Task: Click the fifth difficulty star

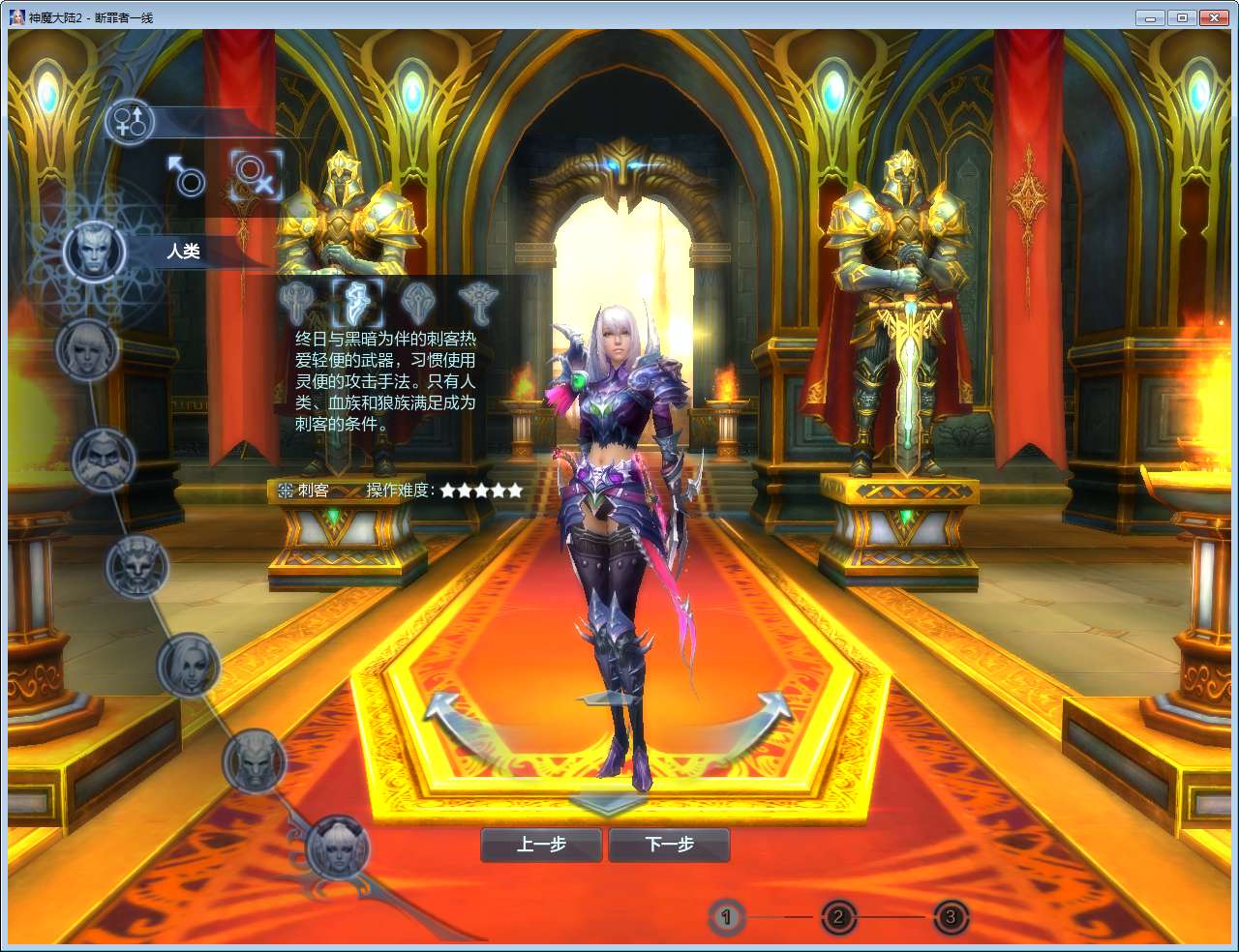Action: [x=514, y=491]
